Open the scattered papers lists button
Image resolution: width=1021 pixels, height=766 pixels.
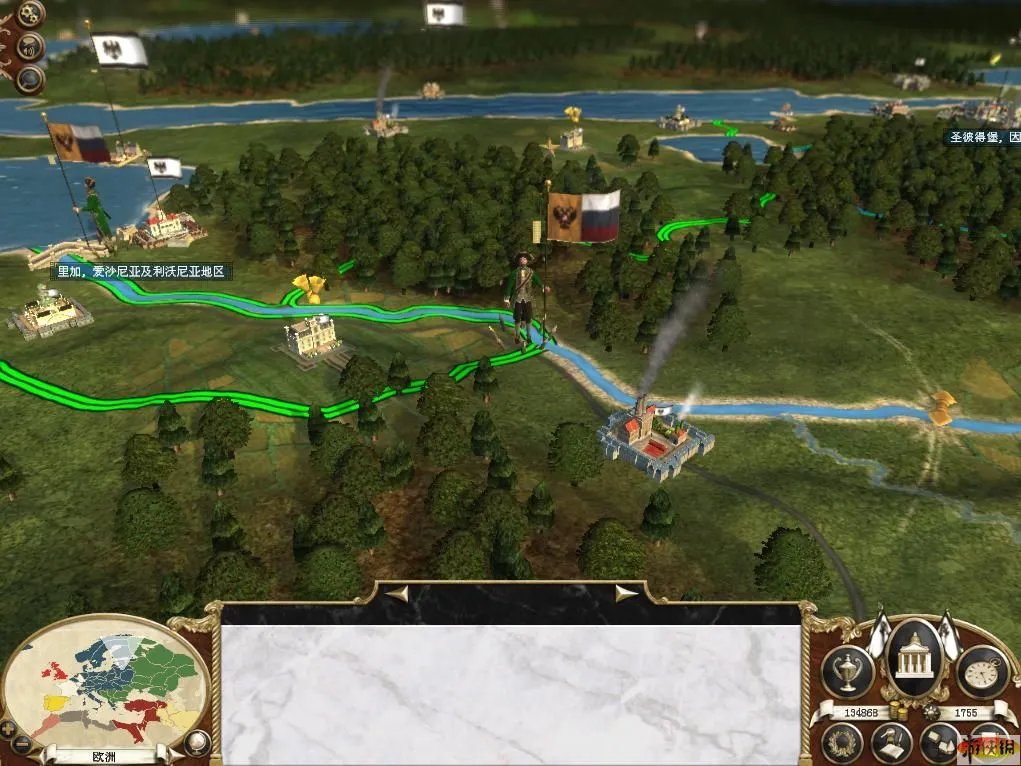[940, 743]
